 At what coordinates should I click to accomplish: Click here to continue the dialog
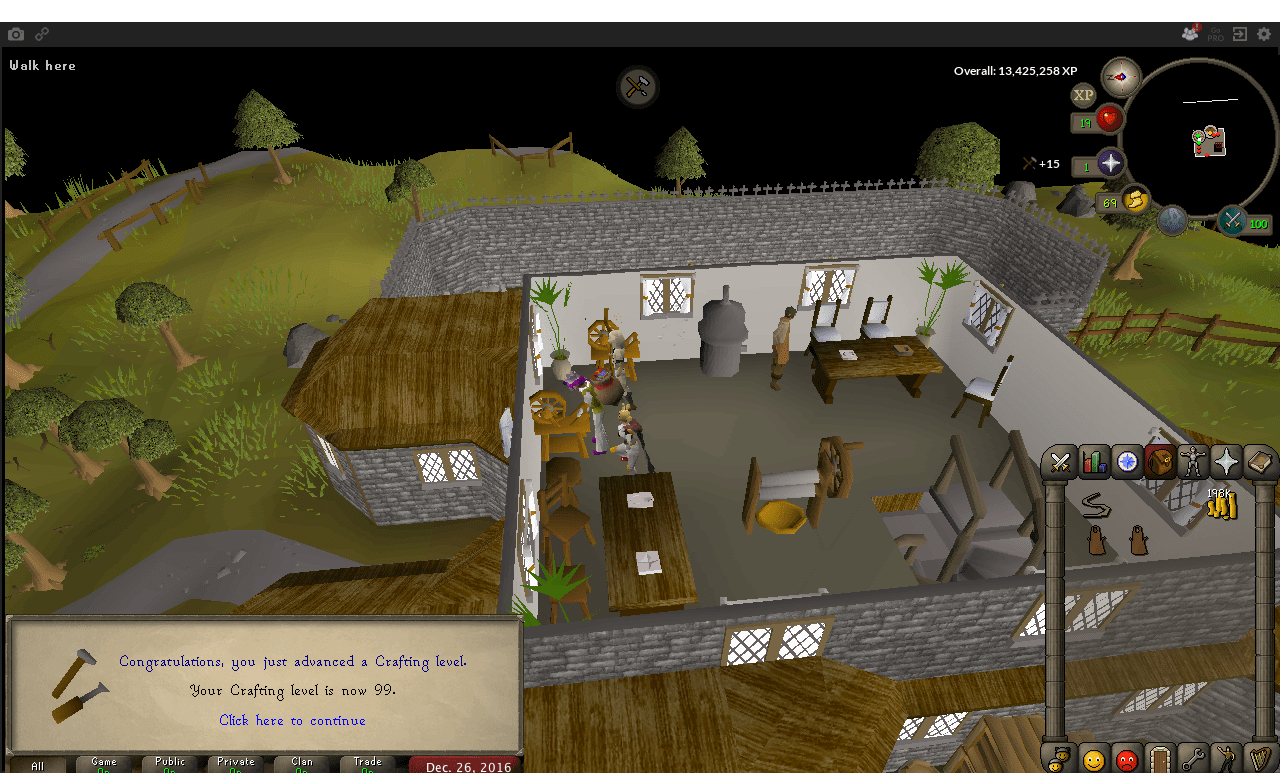292,720
